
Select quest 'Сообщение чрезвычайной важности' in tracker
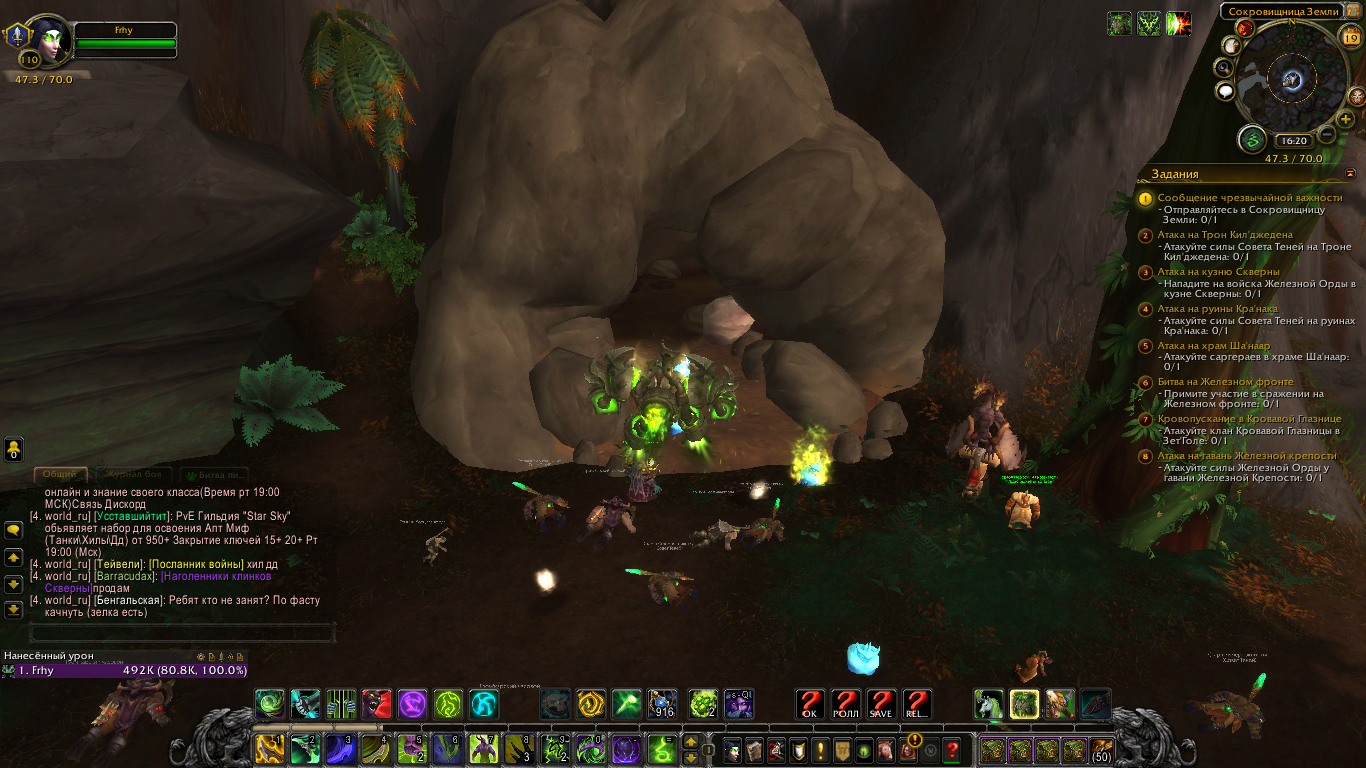[1249, 198]
